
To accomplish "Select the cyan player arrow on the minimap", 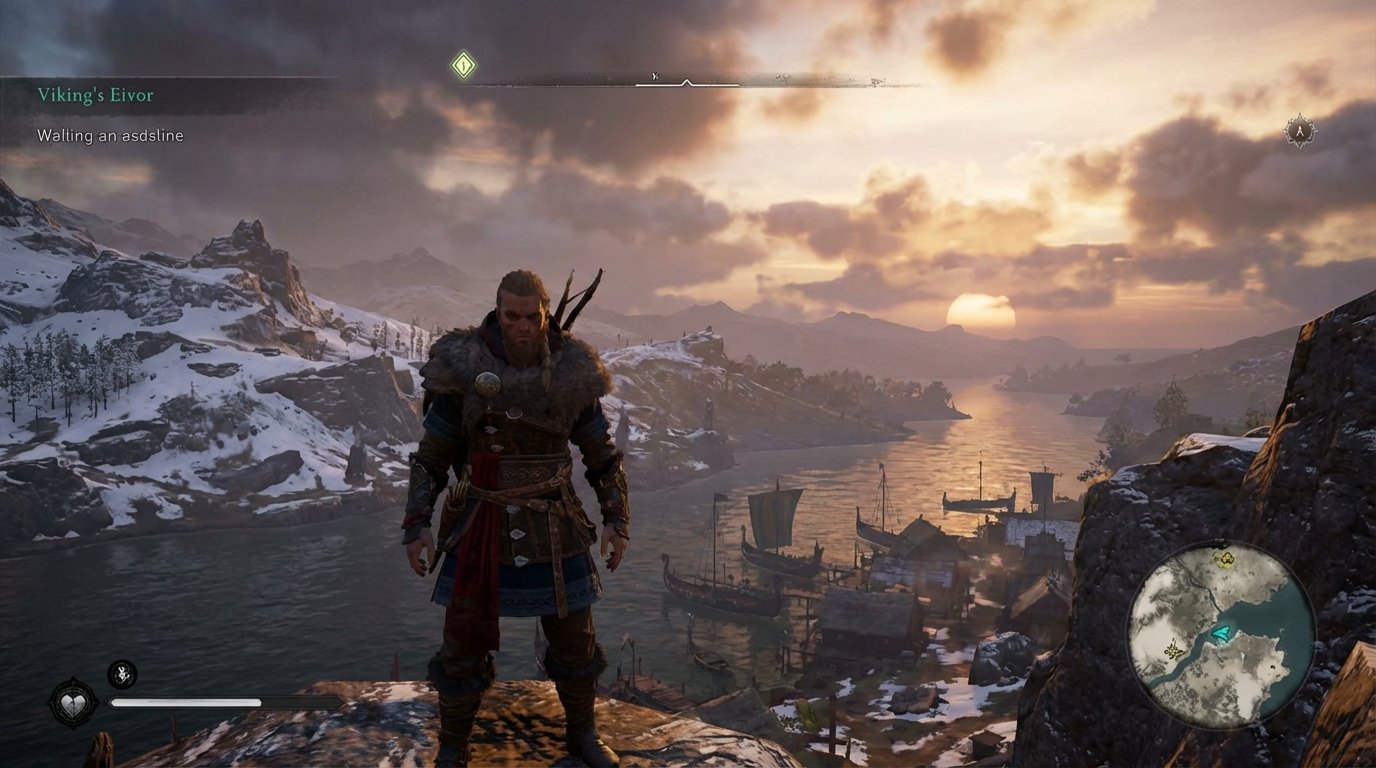I will (x=1221, y=634).
